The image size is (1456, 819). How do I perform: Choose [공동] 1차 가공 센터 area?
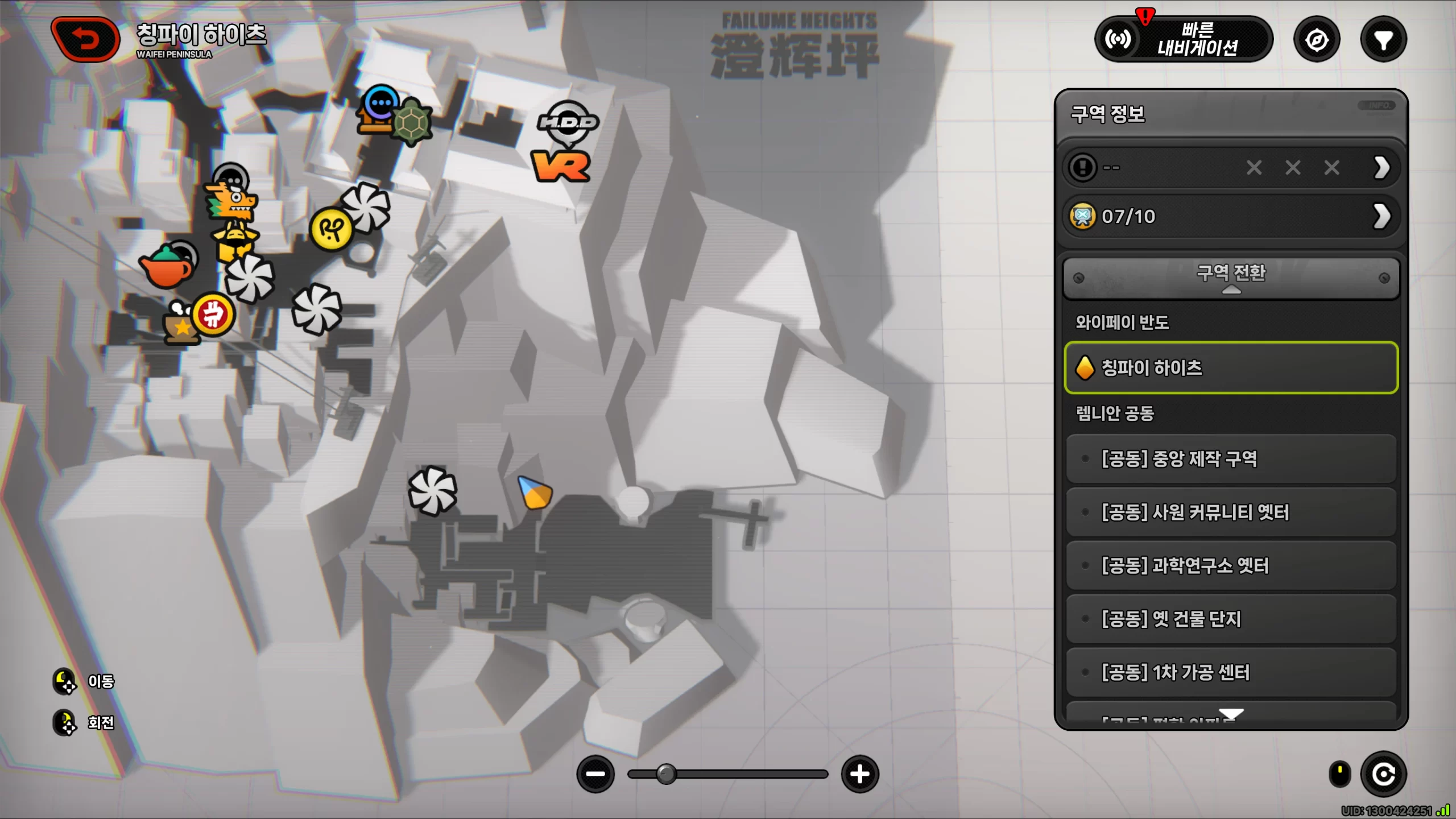tap(1231, 673)
